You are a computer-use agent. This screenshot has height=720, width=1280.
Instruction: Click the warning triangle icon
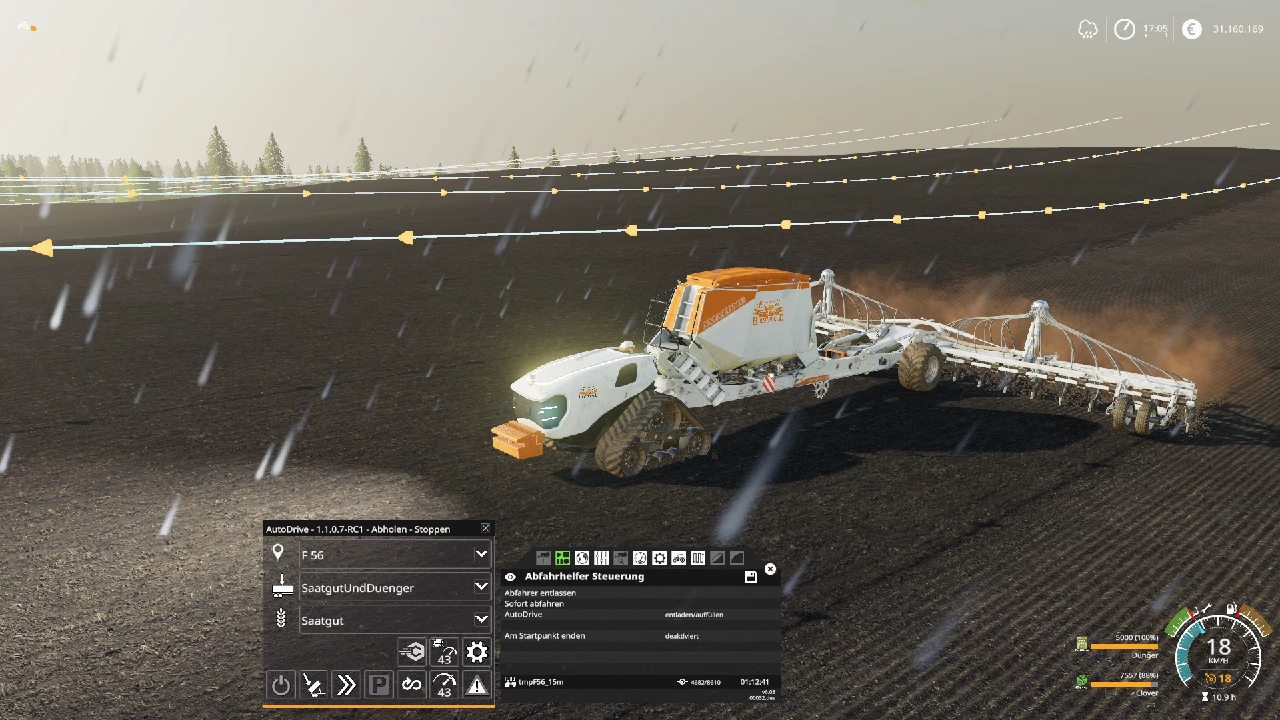(x=477, y=685)
